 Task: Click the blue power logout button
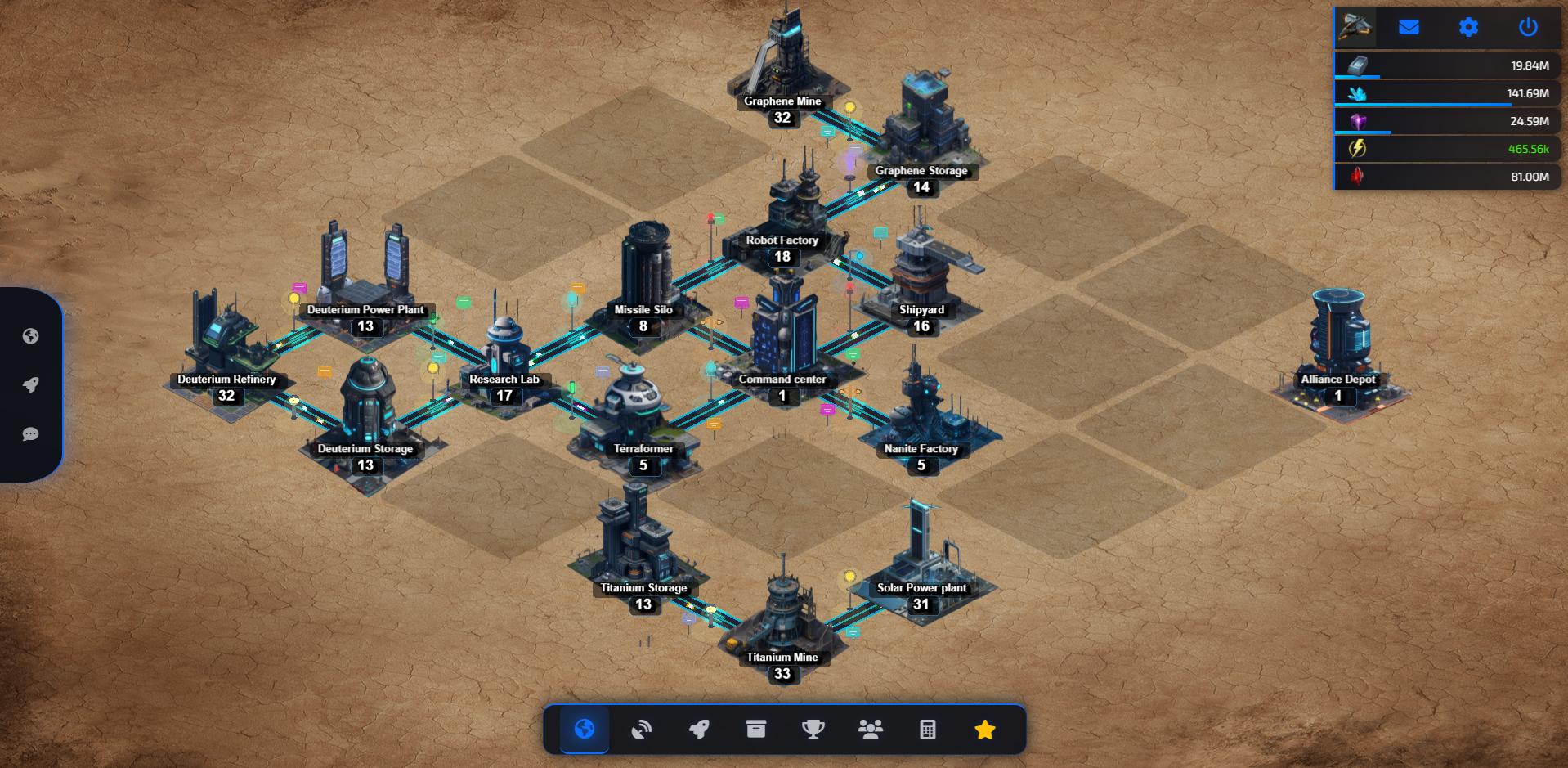[1528, 27]
